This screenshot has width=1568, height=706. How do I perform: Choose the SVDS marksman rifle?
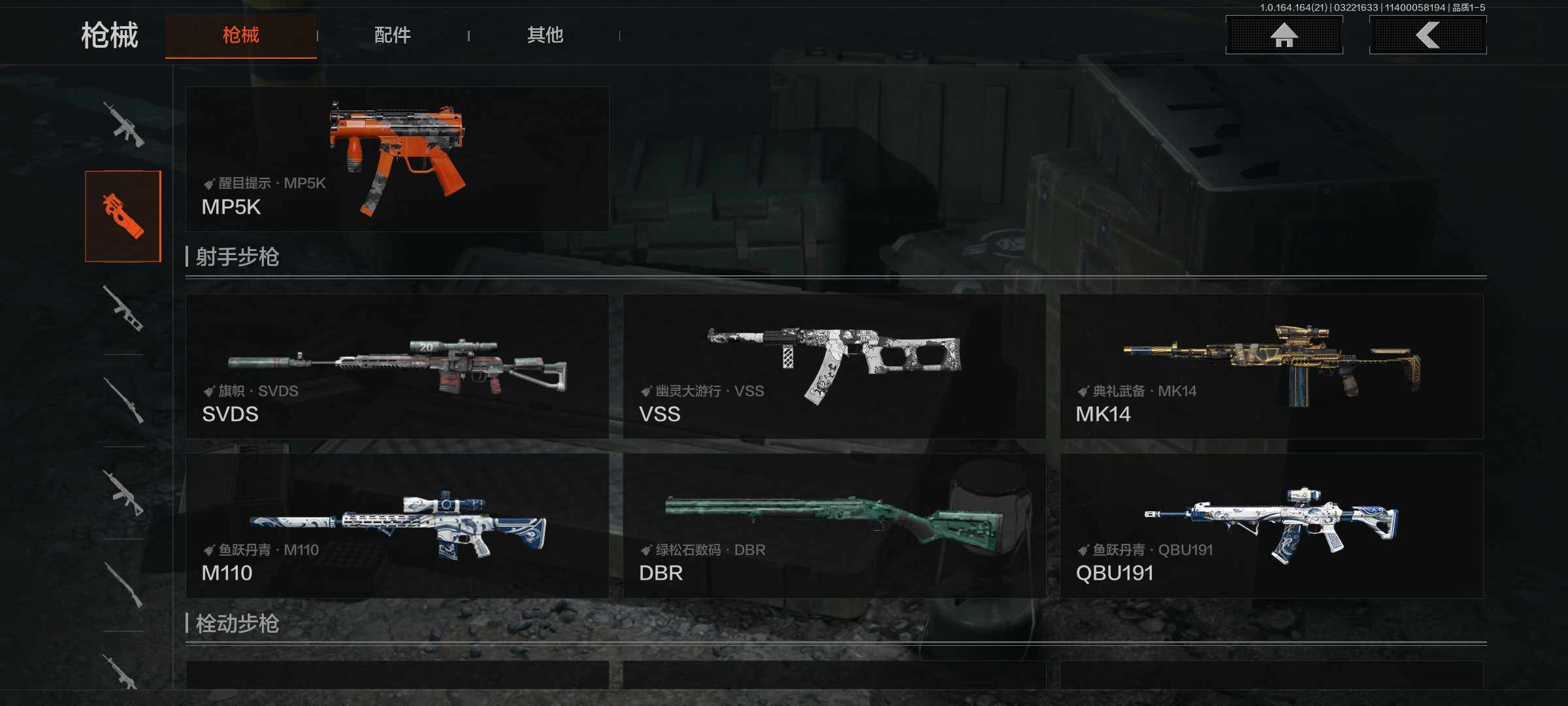pyautogui.click(x=397, y=366)
